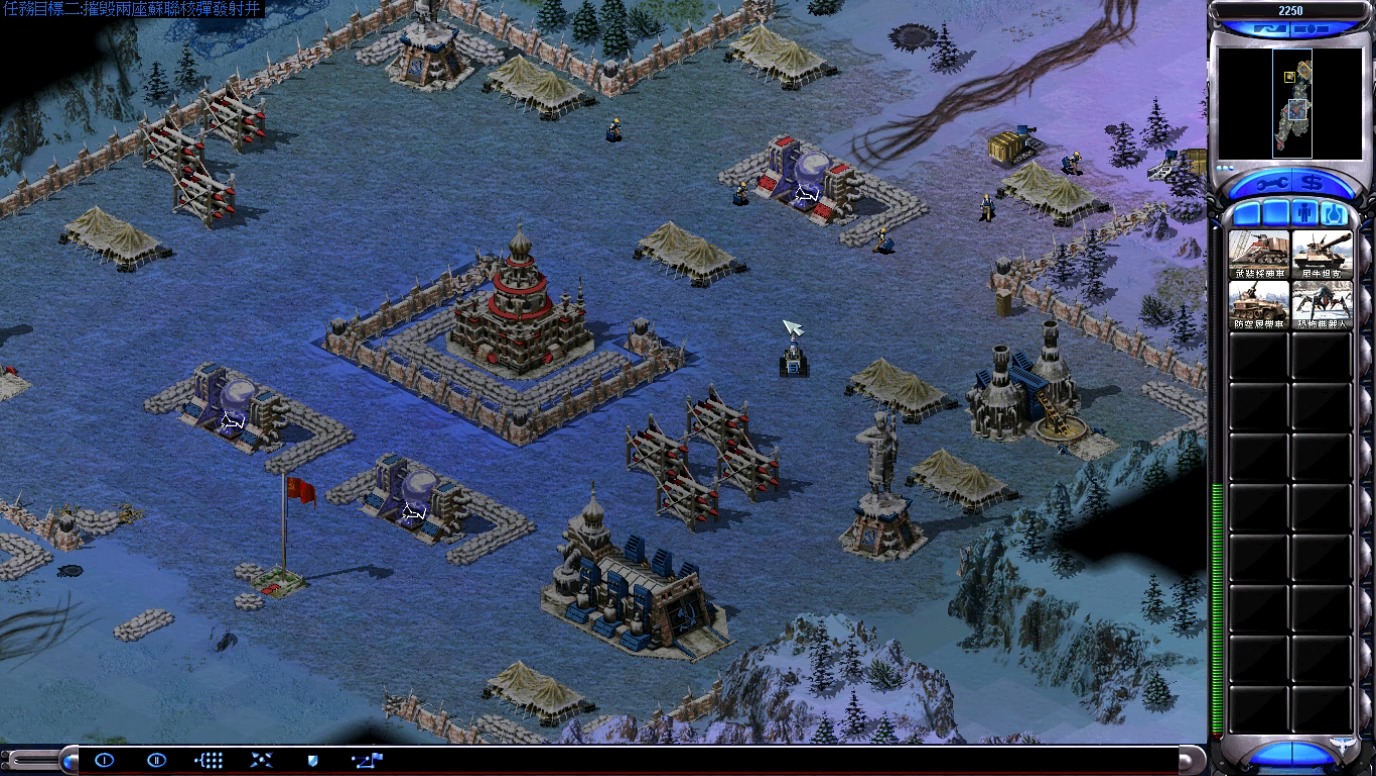Click the radar minimap

[x=1290, y=103]
